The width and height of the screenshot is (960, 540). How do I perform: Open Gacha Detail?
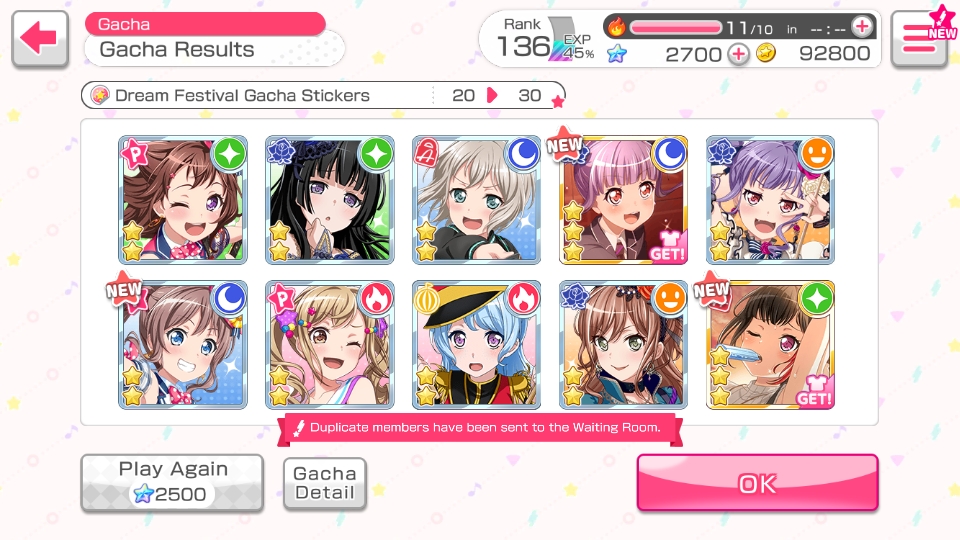(x=325, y=483)
